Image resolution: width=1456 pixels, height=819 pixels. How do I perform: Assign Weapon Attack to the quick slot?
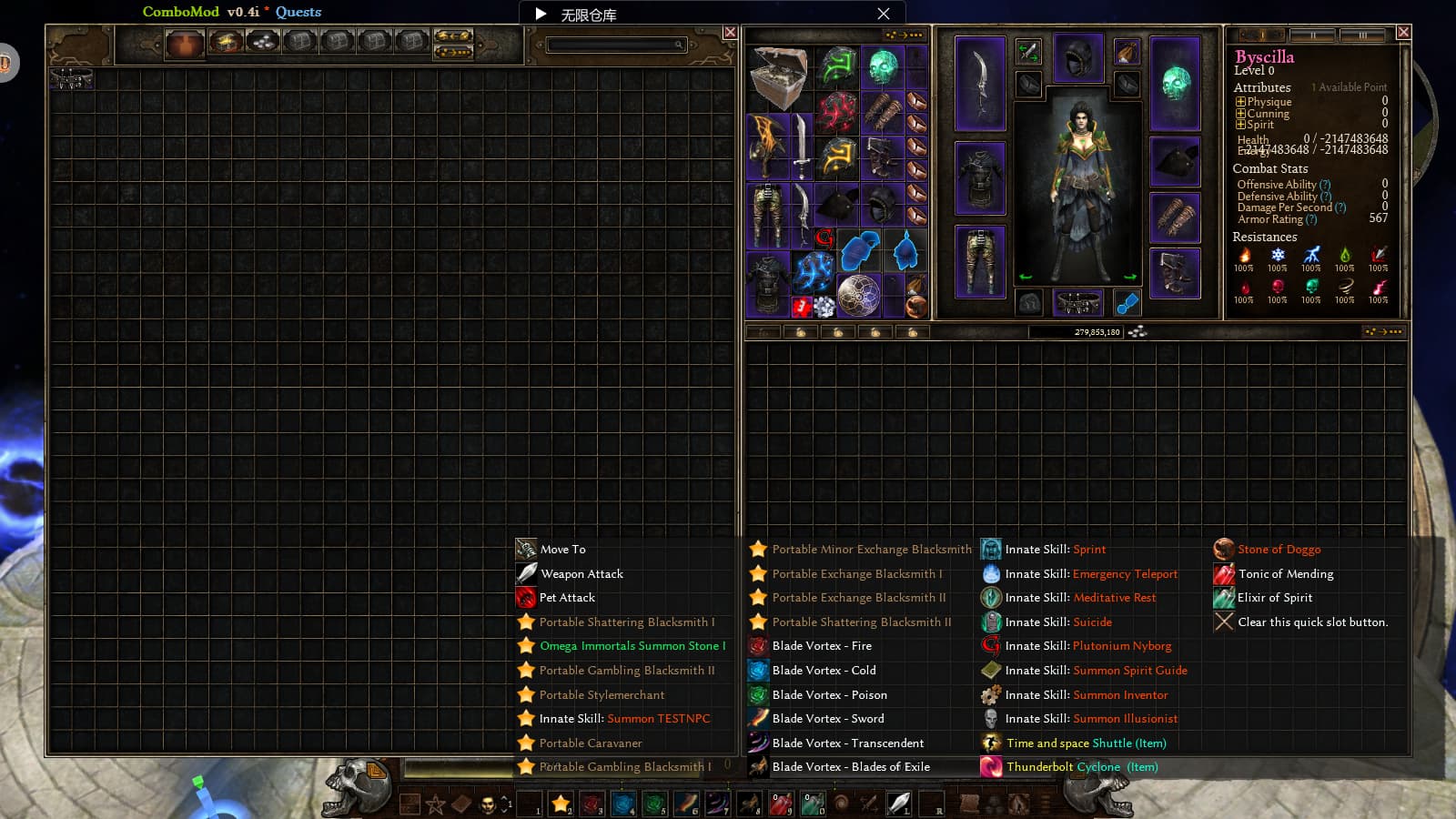point(581,573)
